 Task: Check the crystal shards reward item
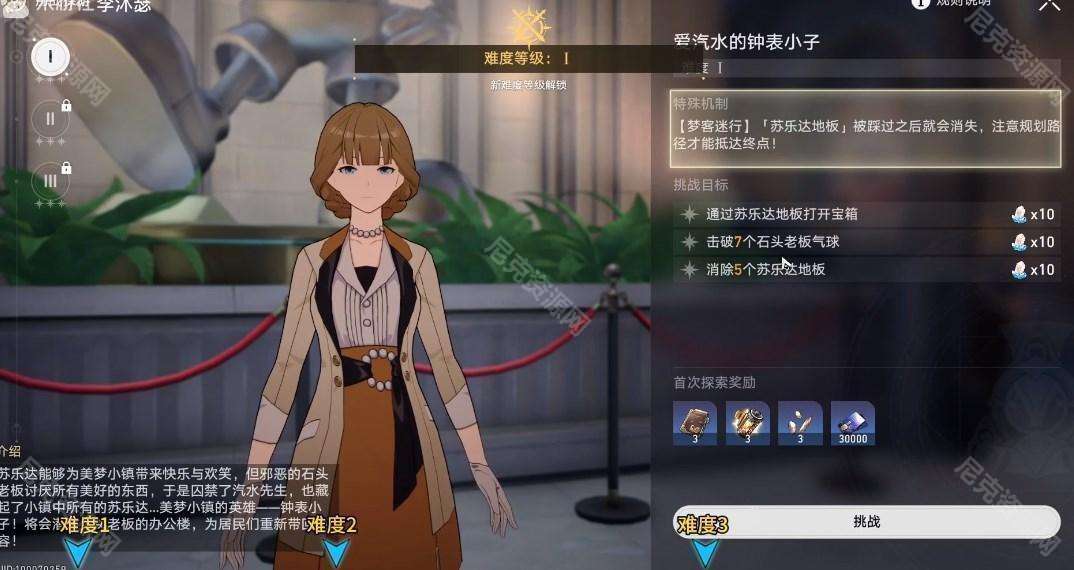point(800,423)
